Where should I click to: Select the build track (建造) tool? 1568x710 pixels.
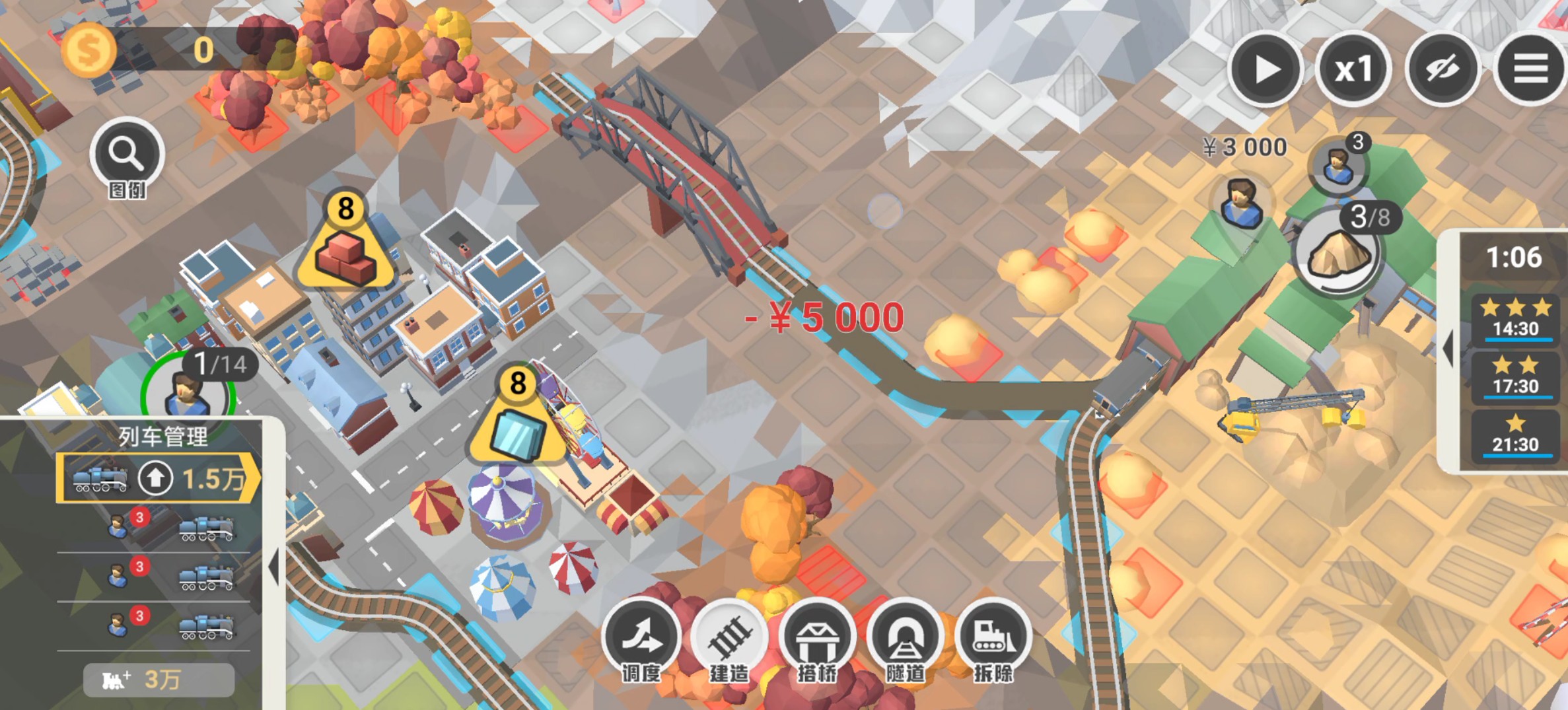[730, 637]
